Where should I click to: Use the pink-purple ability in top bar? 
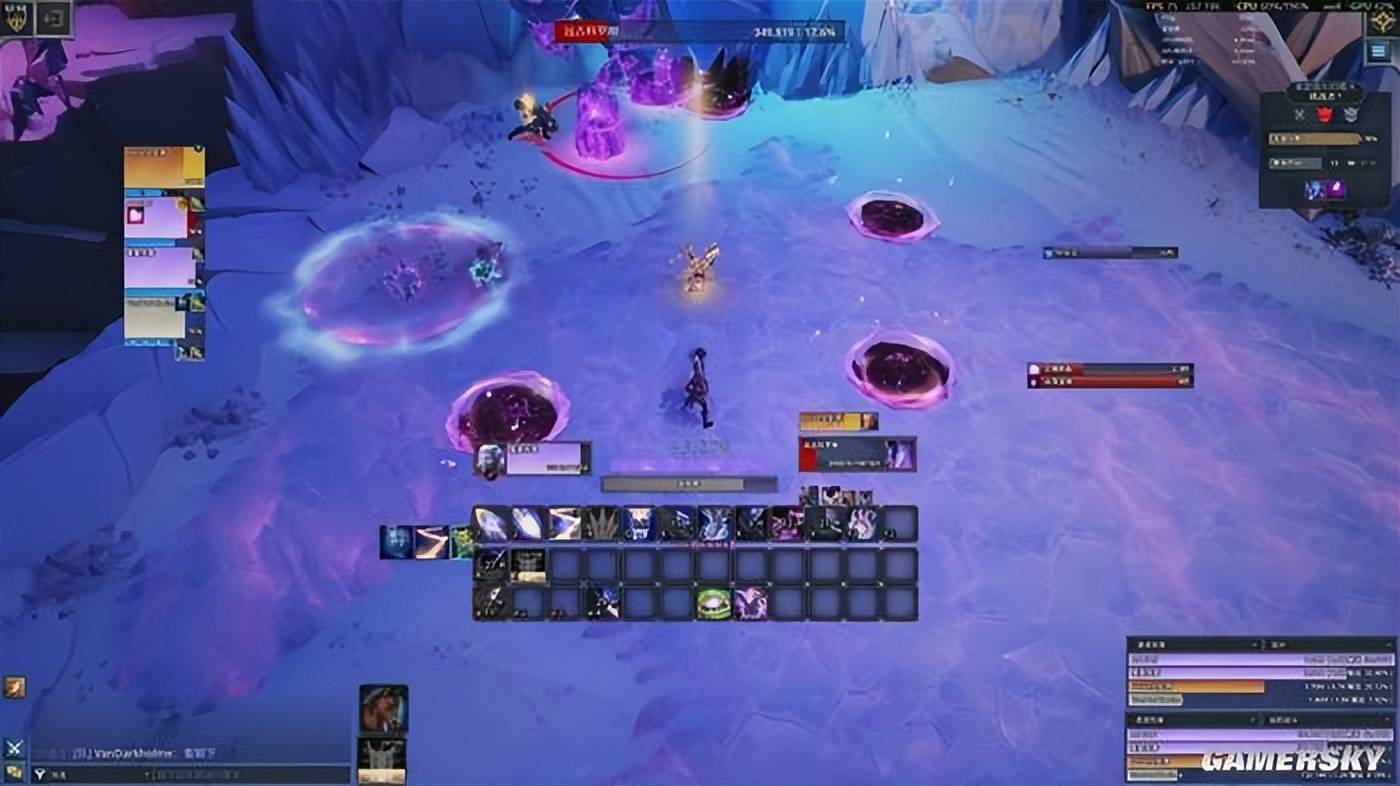(x=787, y=523)
